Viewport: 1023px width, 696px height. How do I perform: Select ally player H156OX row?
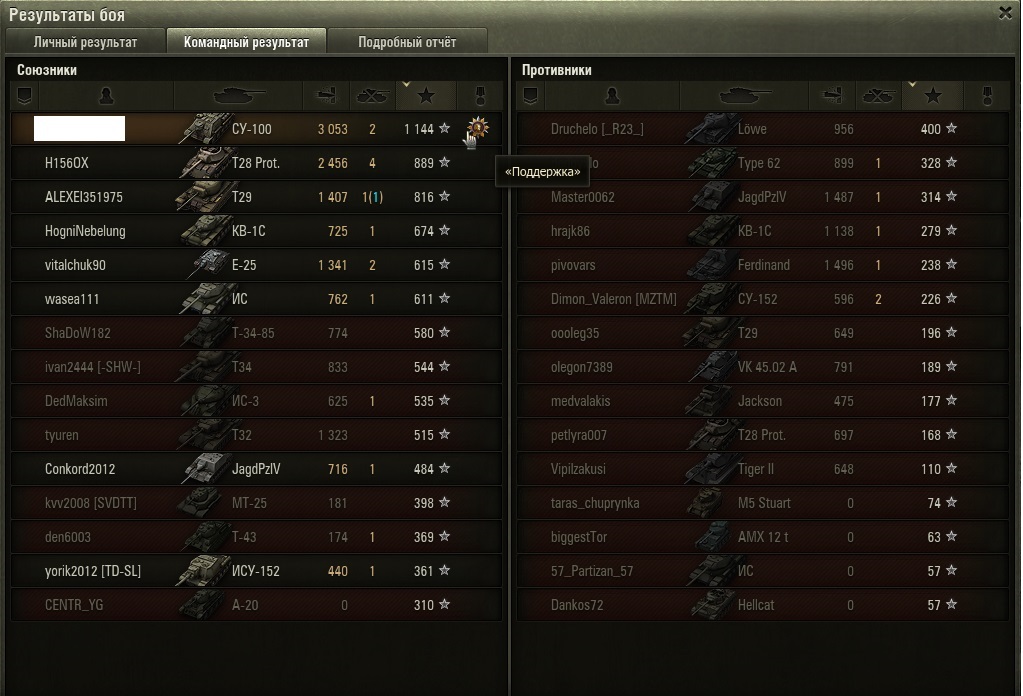[x=256, y=163]
